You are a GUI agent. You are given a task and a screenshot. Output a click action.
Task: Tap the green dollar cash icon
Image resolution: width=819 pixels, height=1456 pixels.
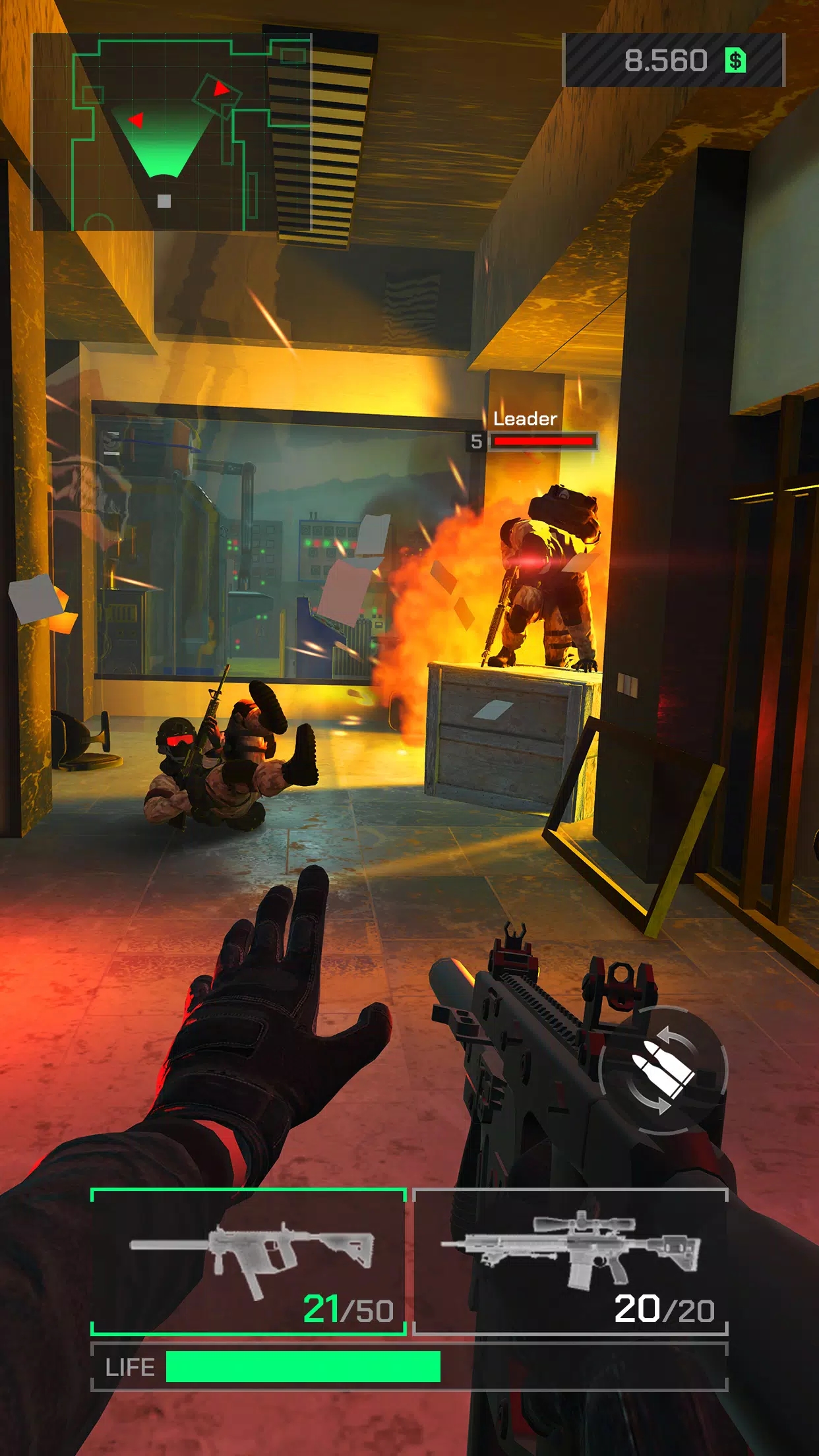[x=735, y=61]
